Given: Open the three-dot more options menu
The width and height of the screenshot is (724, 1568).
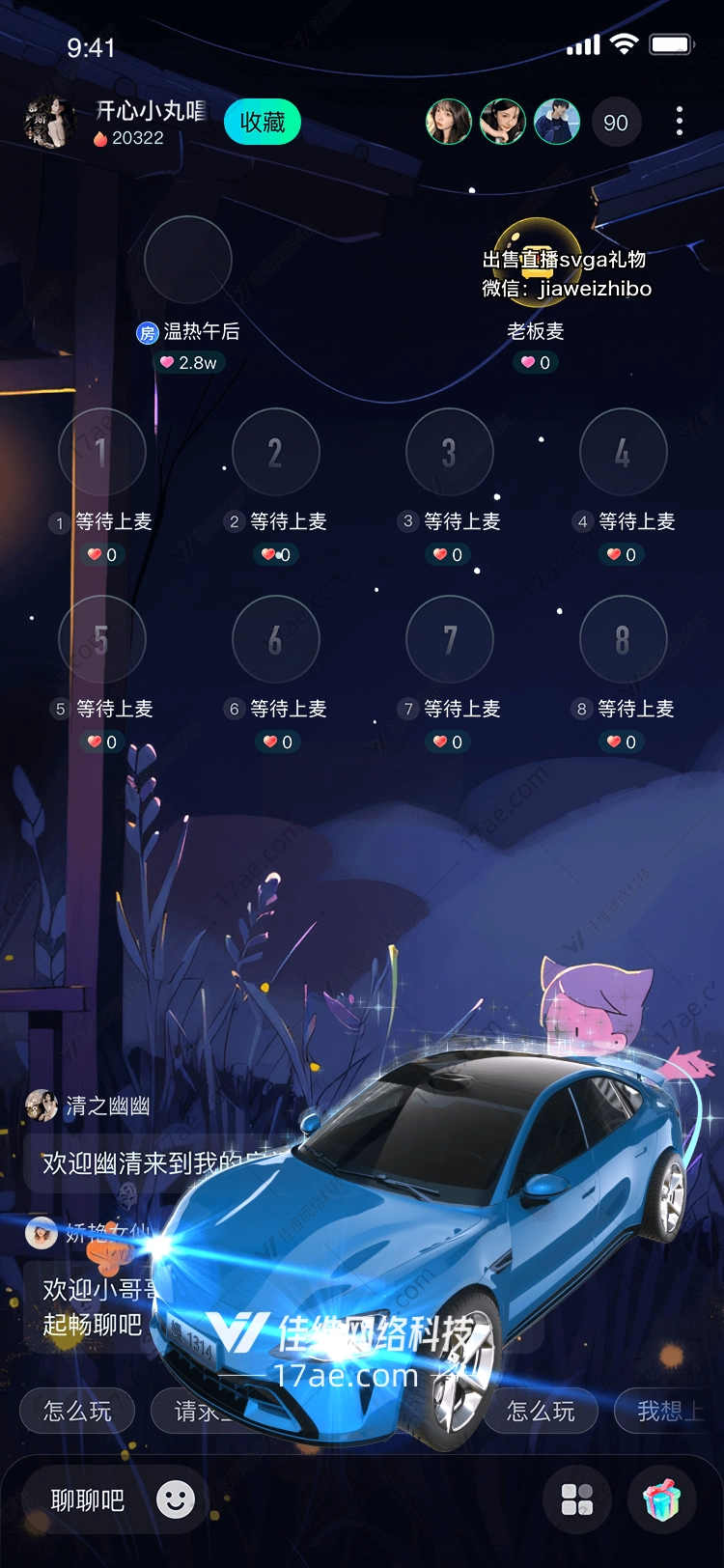Looking at the screenshot, I should 680,121.
